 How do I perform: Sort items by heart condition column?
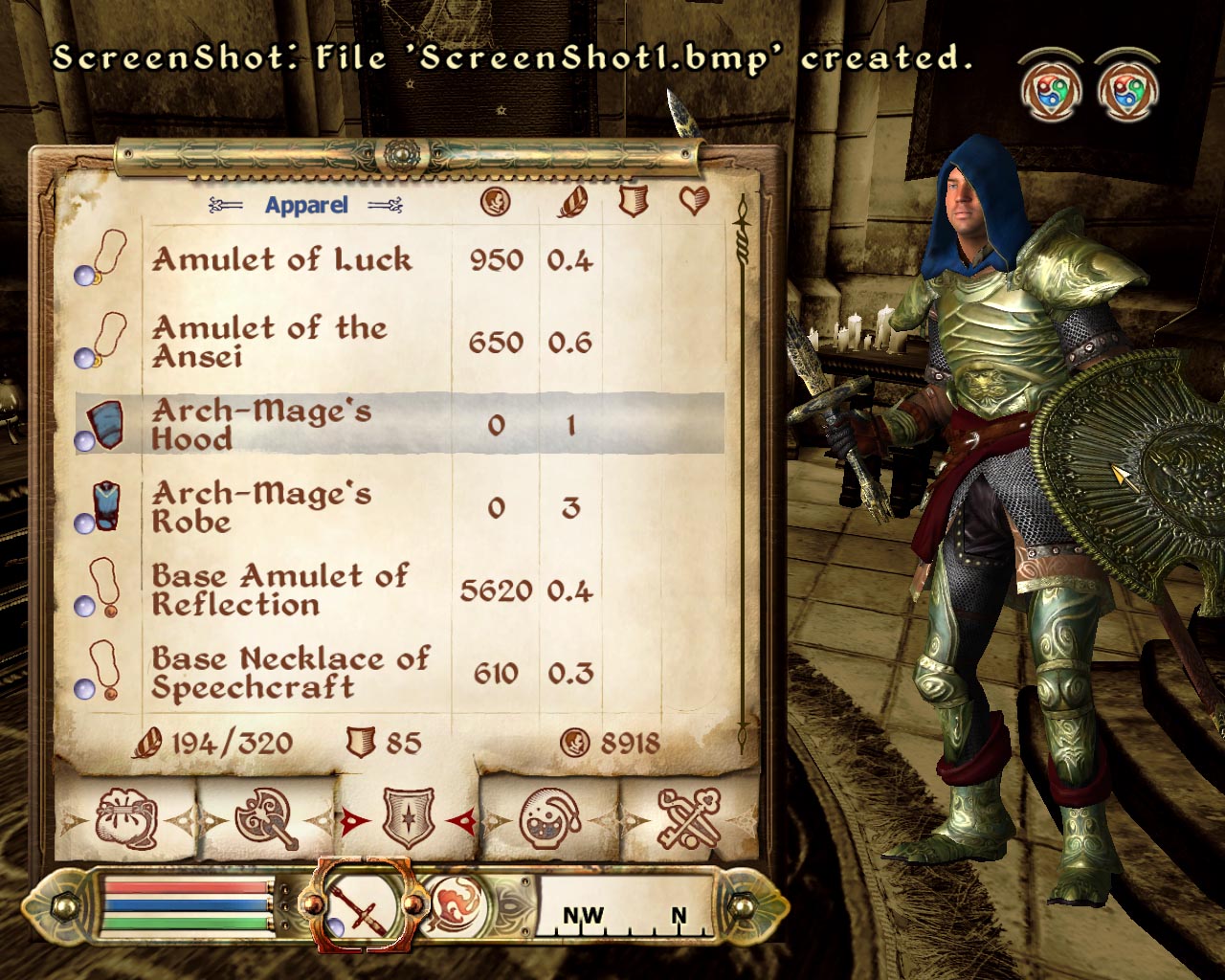click(x=694, y=200)
